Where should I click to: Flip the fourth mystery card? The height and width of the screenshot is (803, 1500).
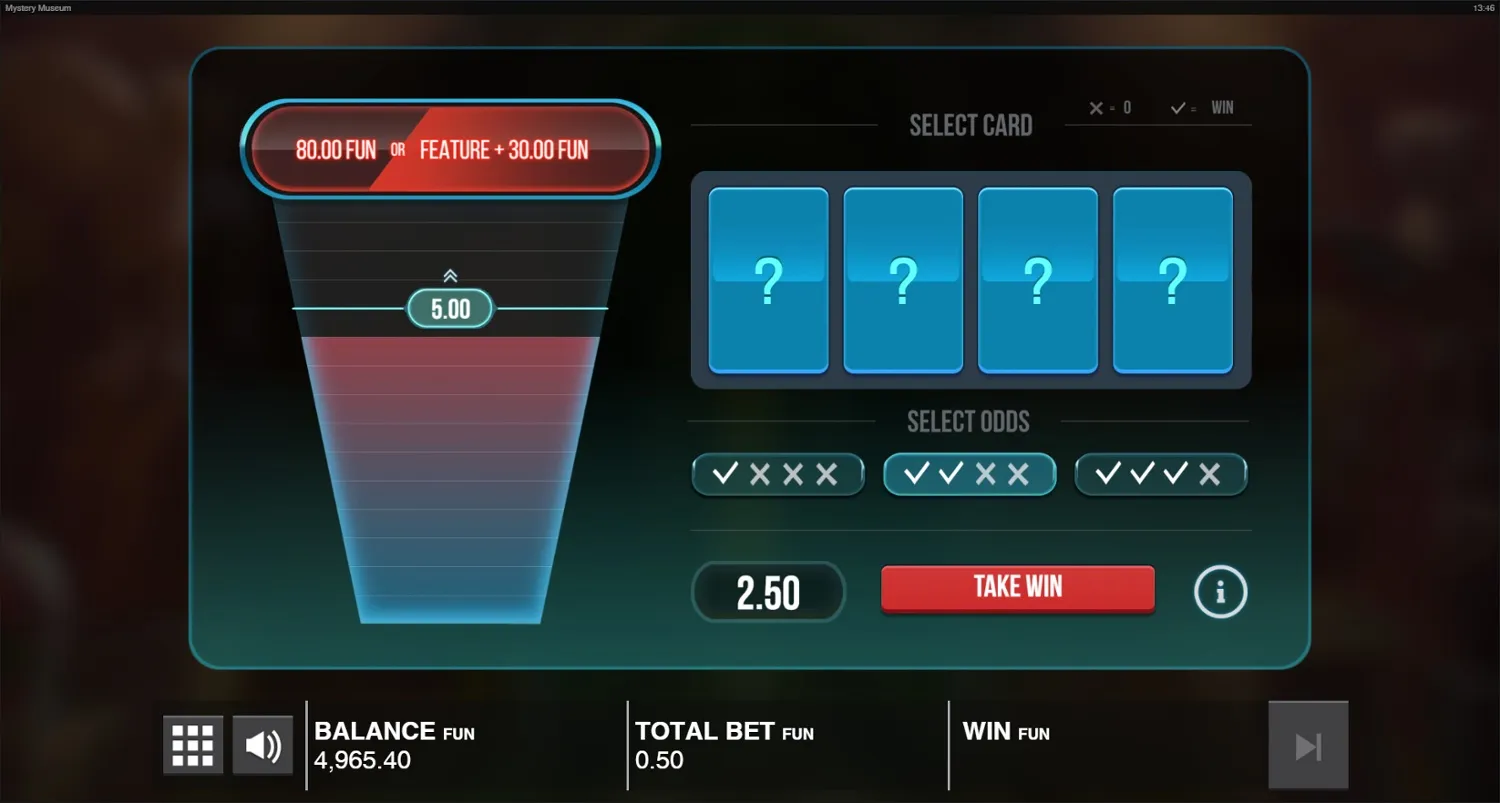pyautogui.click(x=1171, y=281)
